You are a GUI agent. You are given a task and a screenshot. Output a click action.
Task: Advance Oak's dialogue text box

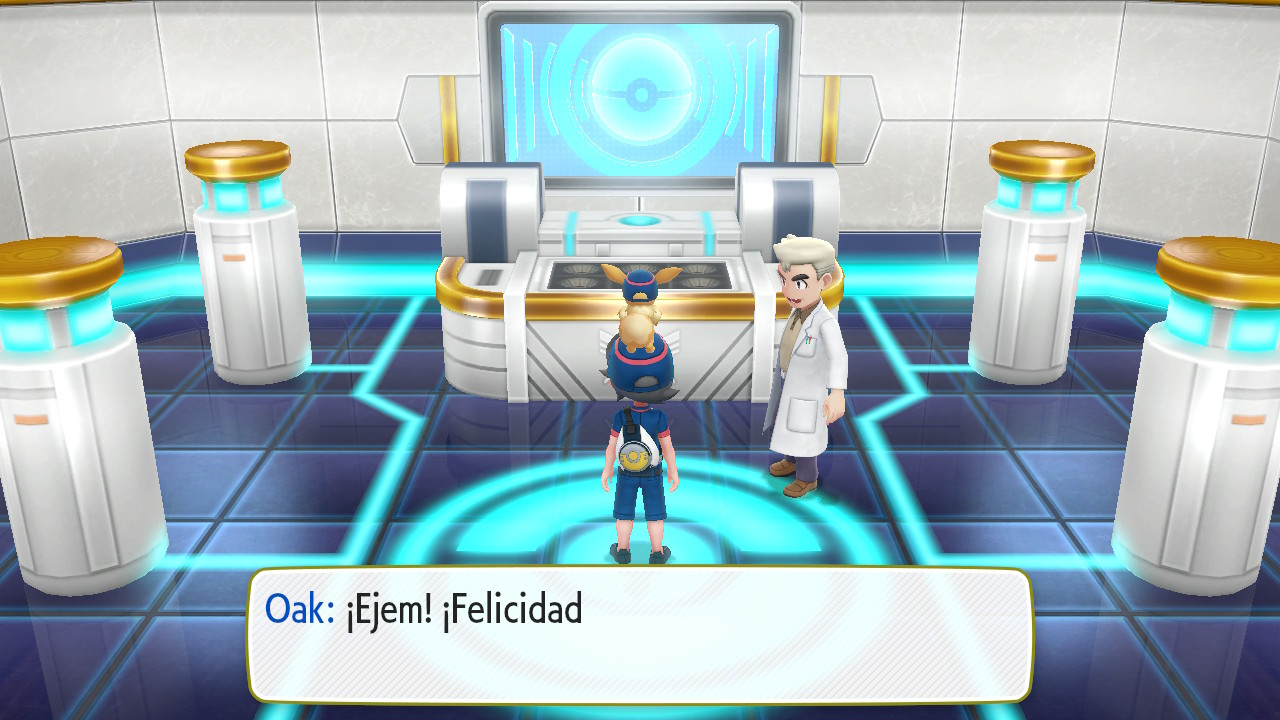click(640, 635)
